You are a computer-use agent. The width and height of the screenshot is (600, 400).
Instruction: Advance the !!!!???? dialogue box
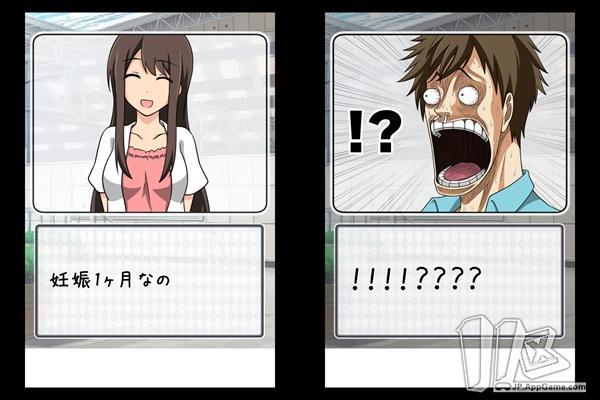pos(449,281)
